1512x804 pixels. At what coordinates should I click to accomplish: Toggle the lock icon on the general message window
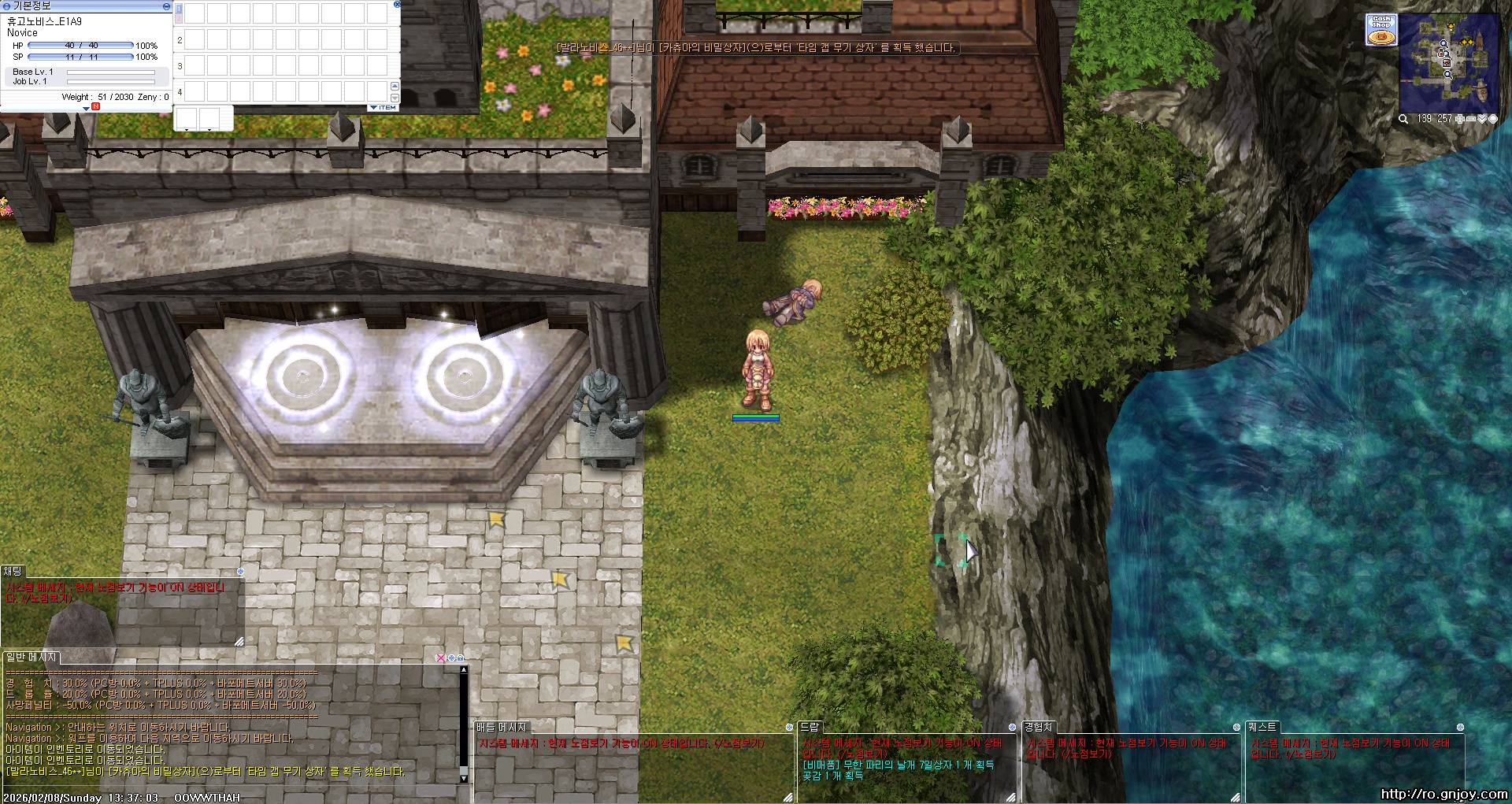coord(460,658)
